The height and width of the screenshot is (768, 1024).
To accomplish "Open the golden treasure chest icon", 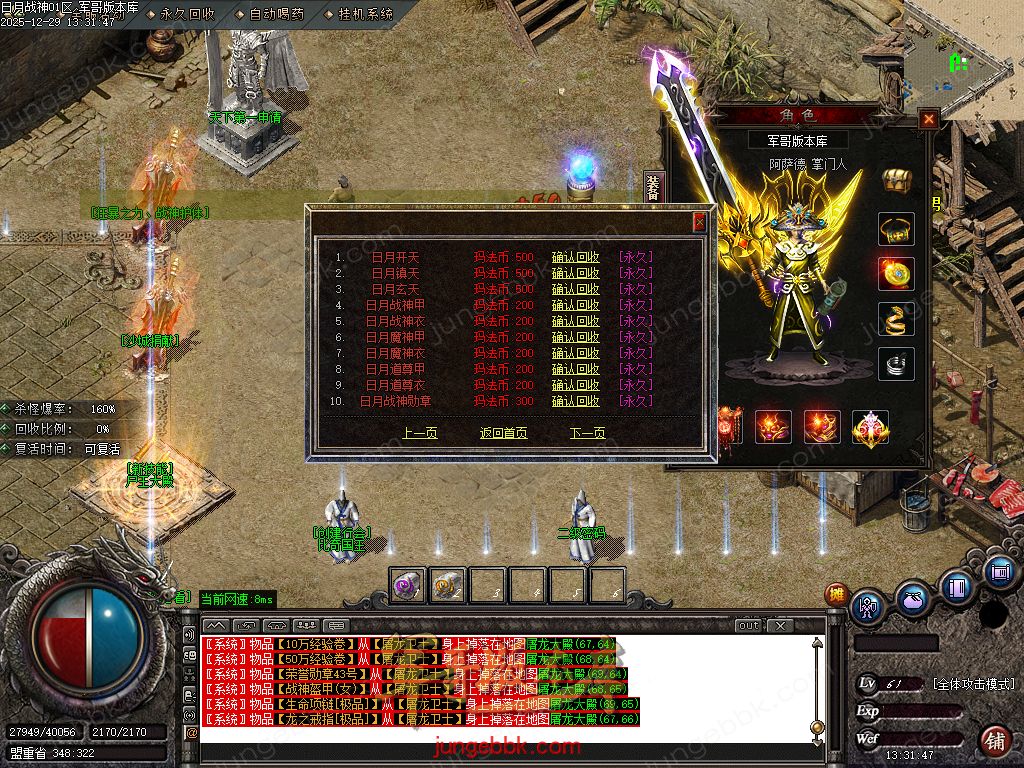I will click(x=896, y=180).
